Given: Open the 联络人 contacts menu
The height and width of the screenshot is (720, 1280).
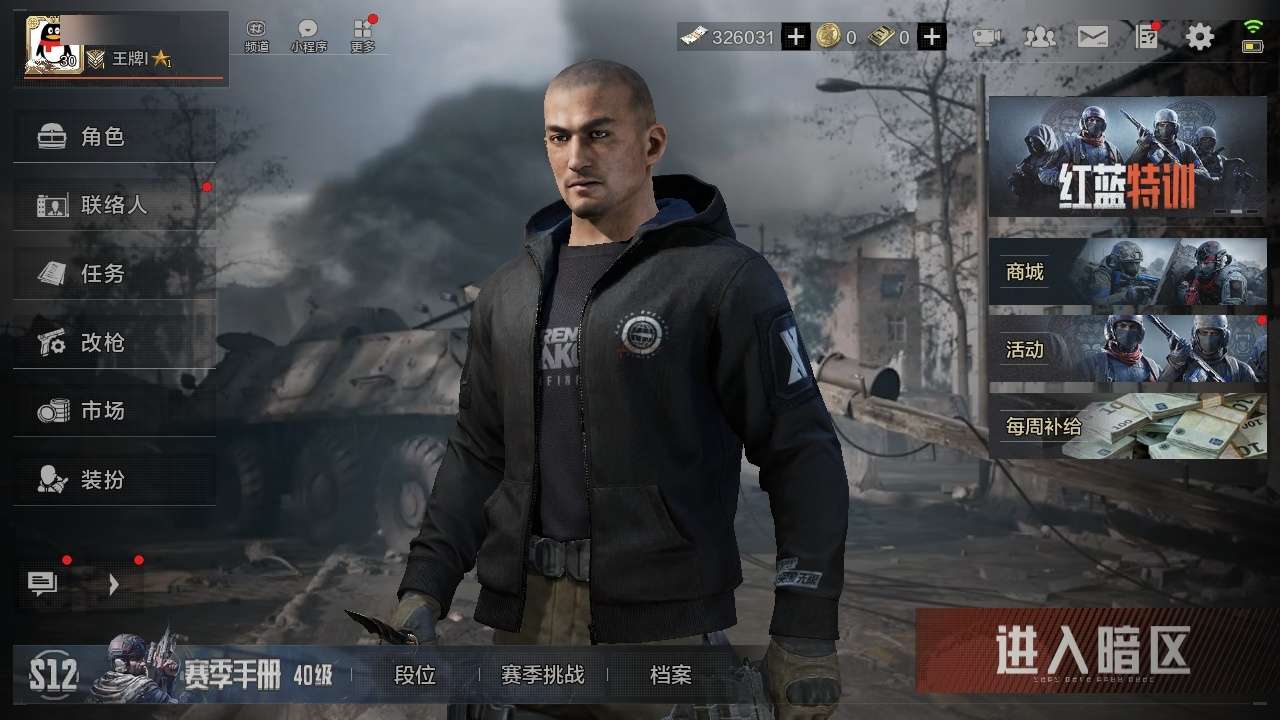Looking at the screenshot, I should (114, 205).
